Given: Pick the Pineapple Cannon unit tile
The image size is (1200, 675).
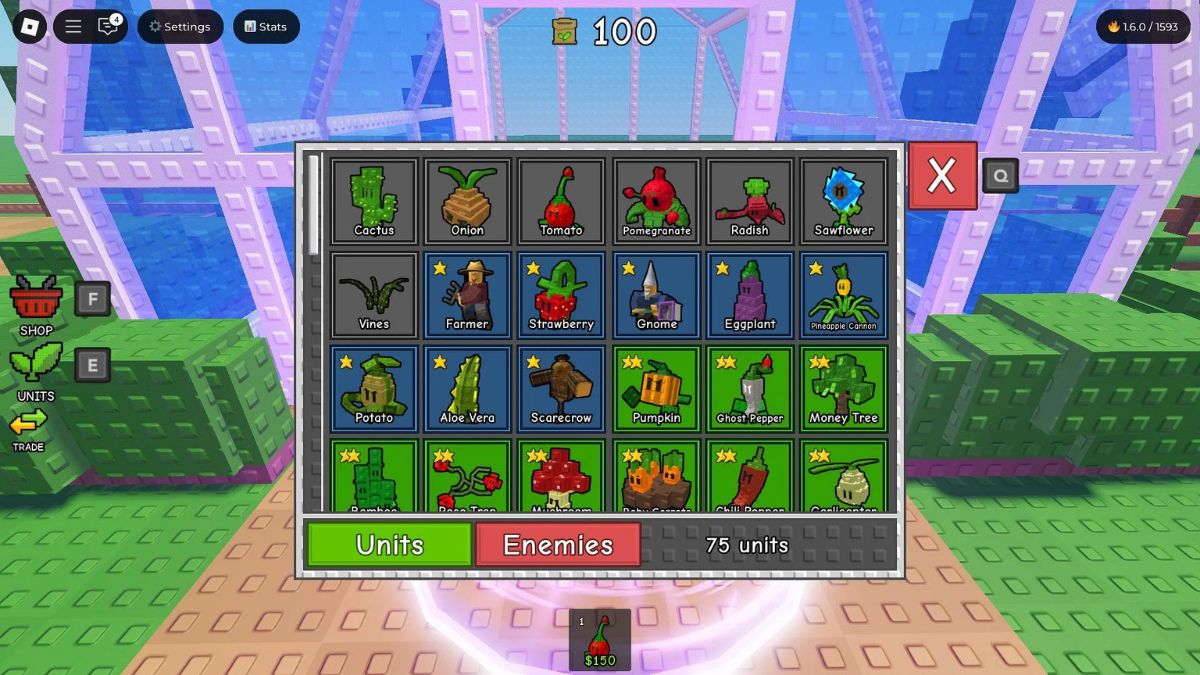Looking at the screenshot, I should (x=844, y=296).
